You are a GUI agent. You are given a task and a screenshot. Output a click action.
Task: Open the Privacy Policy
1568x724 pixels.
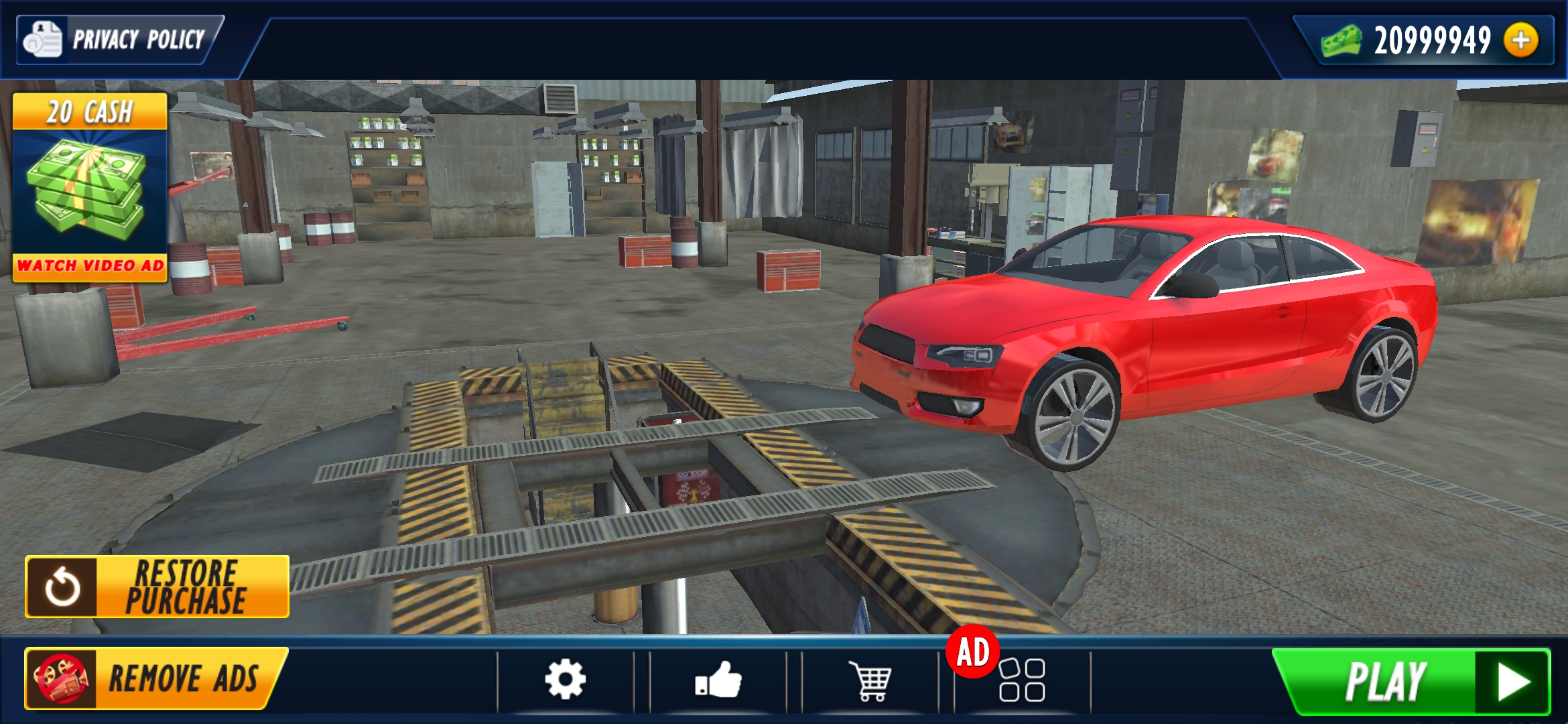click(x=117, y=40)
